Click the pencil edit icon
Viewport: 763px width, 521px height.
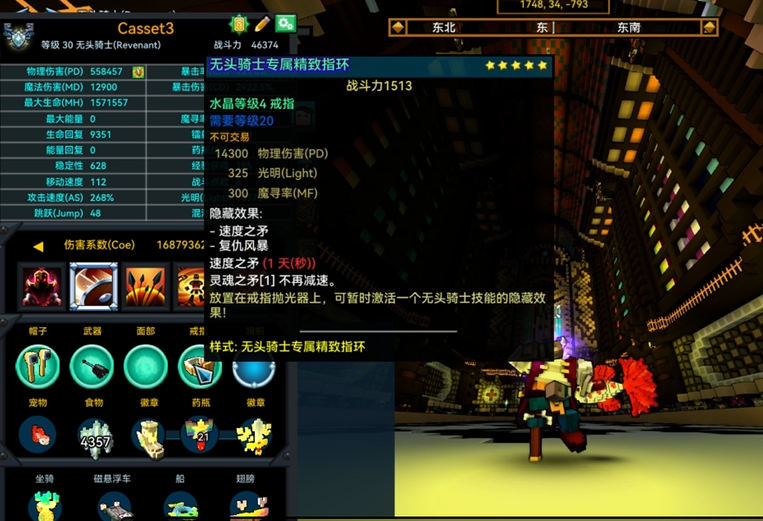coord(262,24)
